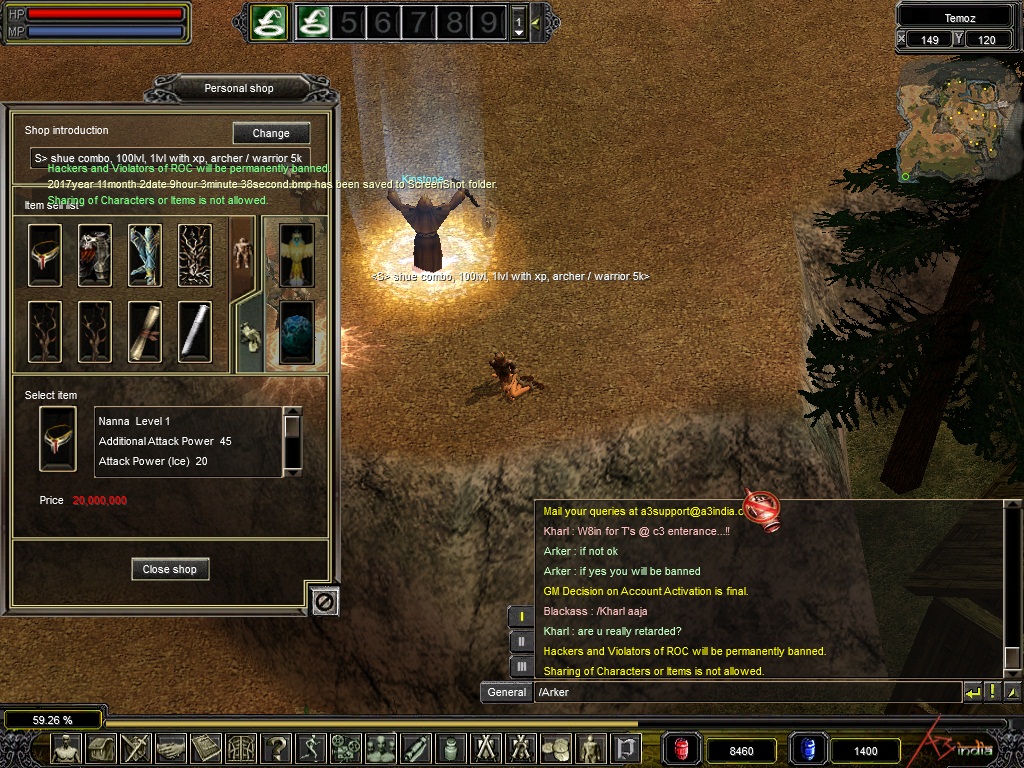Activate the first green skill slot

(268, 22)
